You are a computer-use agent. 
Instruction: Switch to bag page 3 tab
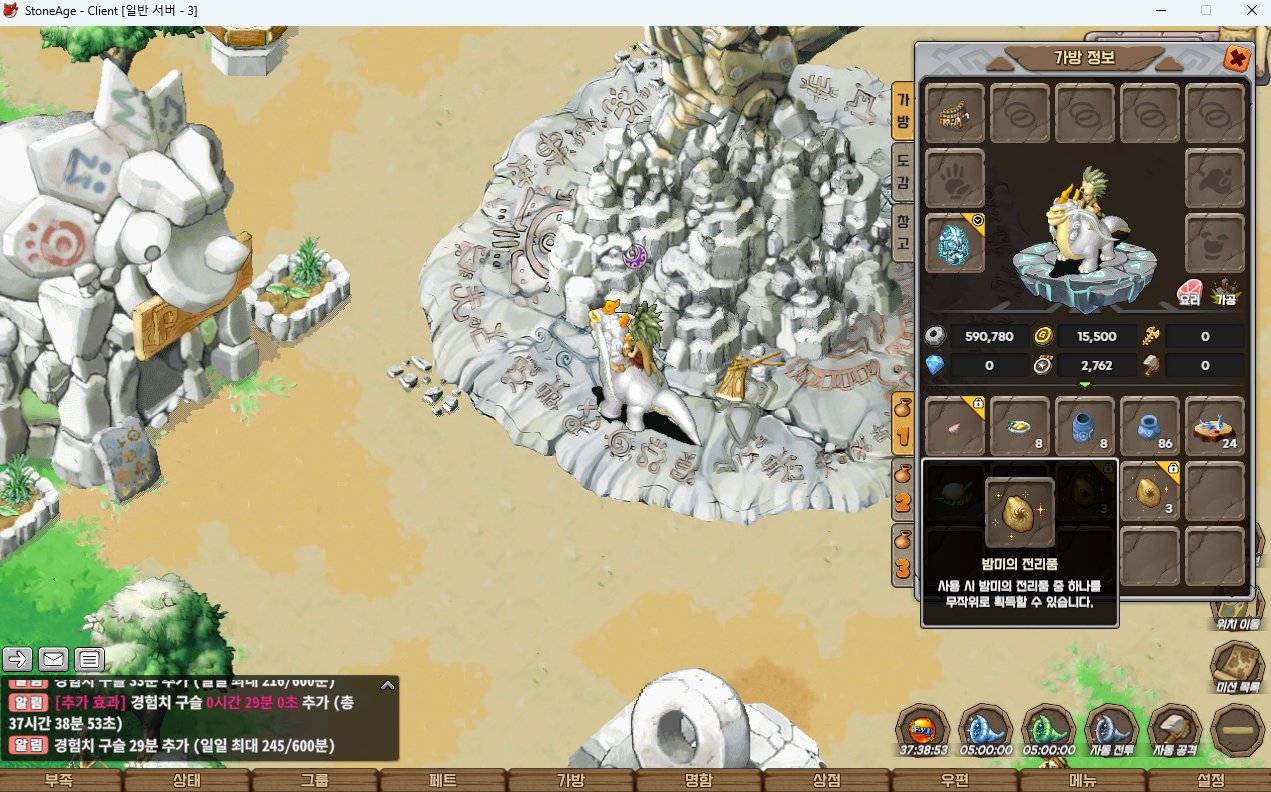pyautogui.click(x=903, y=555)
